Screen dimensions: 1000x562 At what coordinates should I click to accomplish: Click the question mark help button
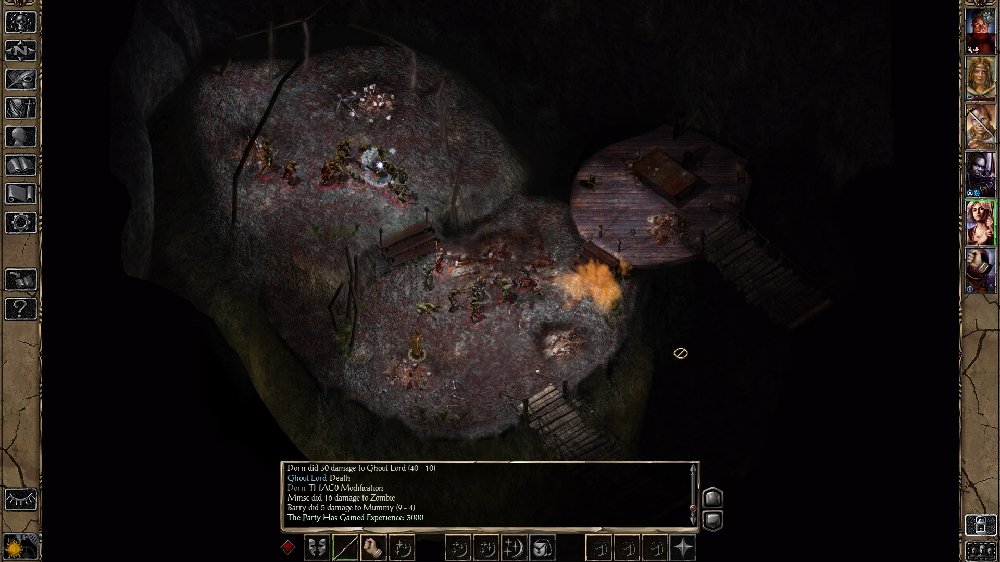point(21,308)
